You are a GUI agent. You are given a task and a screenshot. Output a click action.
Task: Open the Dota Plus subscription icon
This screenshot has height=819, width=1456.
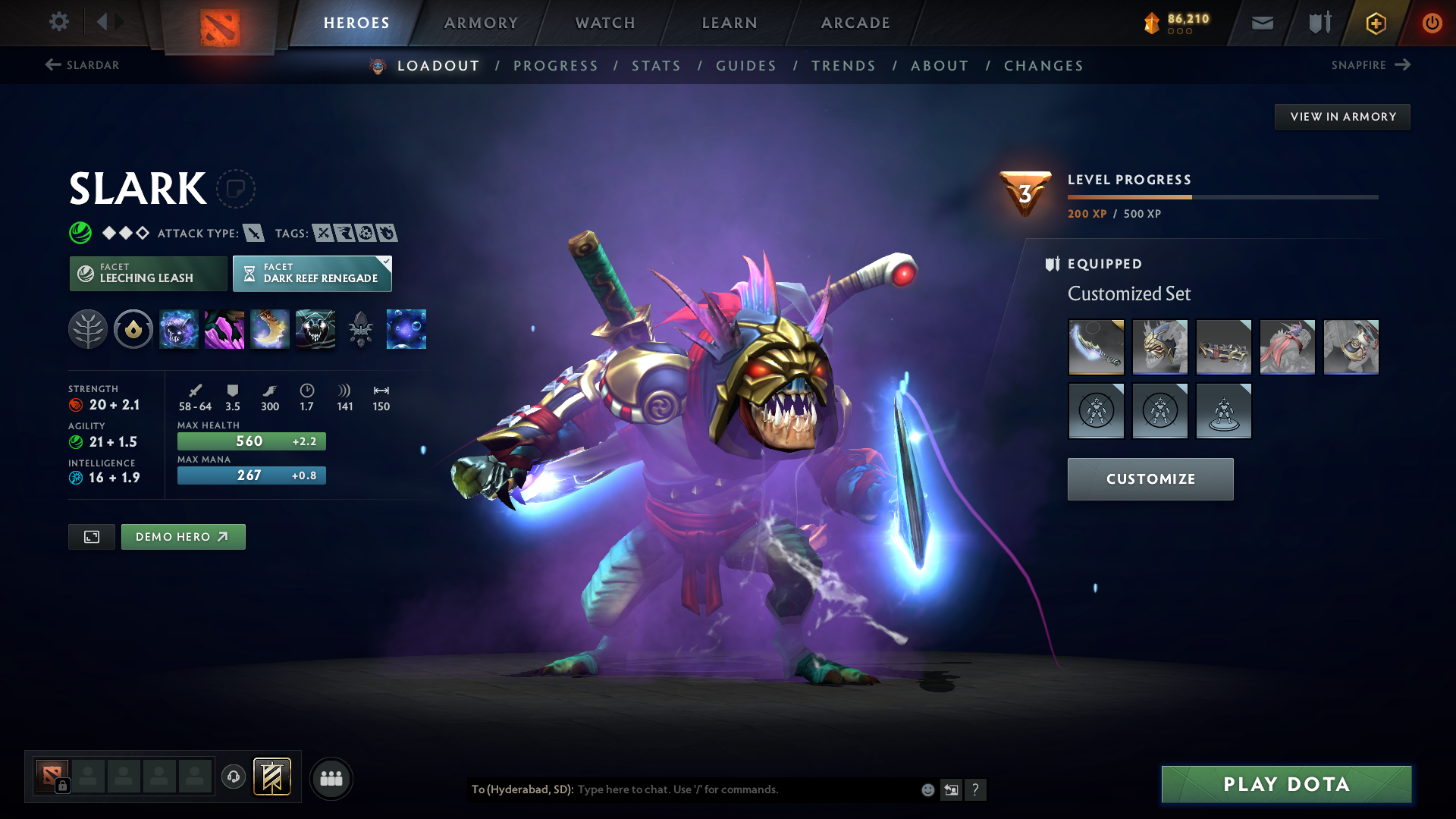[1375, 23]
